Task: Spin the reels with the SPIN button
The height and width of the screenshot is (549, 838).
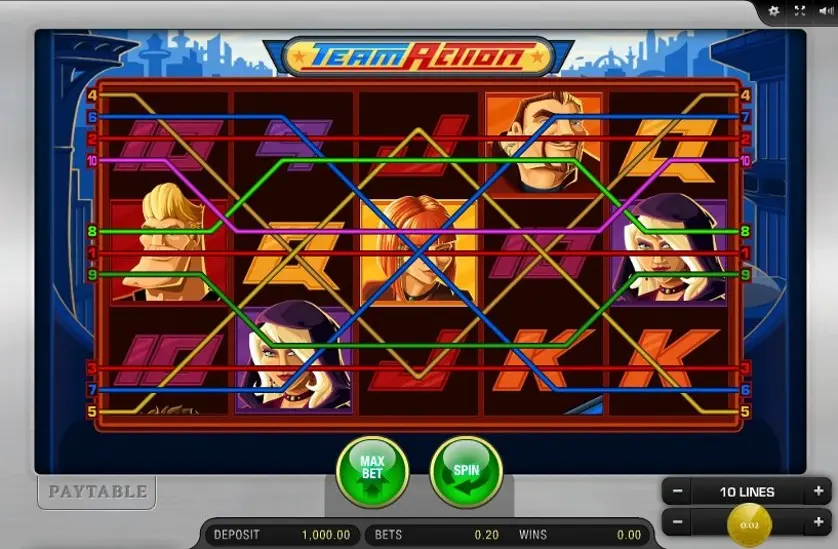Action: [466, 472]
